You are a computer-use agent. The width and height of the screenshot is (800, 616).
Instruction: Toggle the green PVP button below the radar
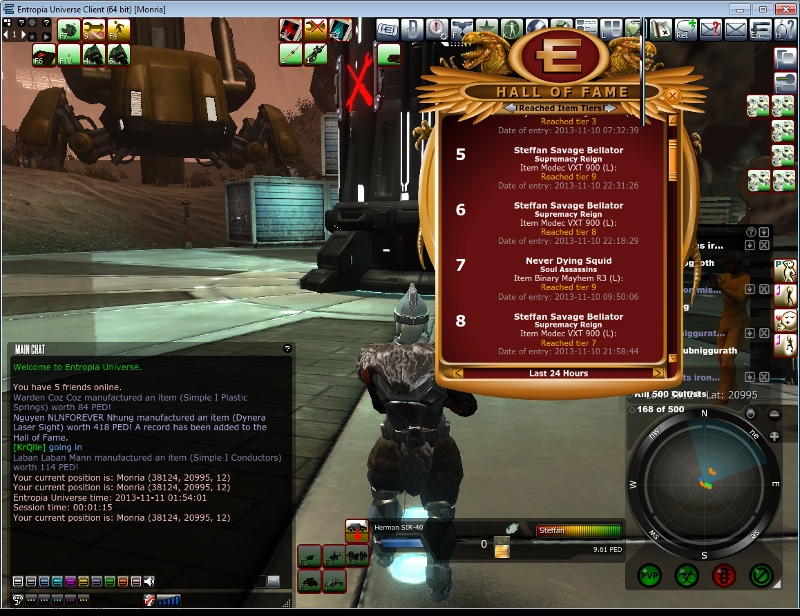coord(649,576)
